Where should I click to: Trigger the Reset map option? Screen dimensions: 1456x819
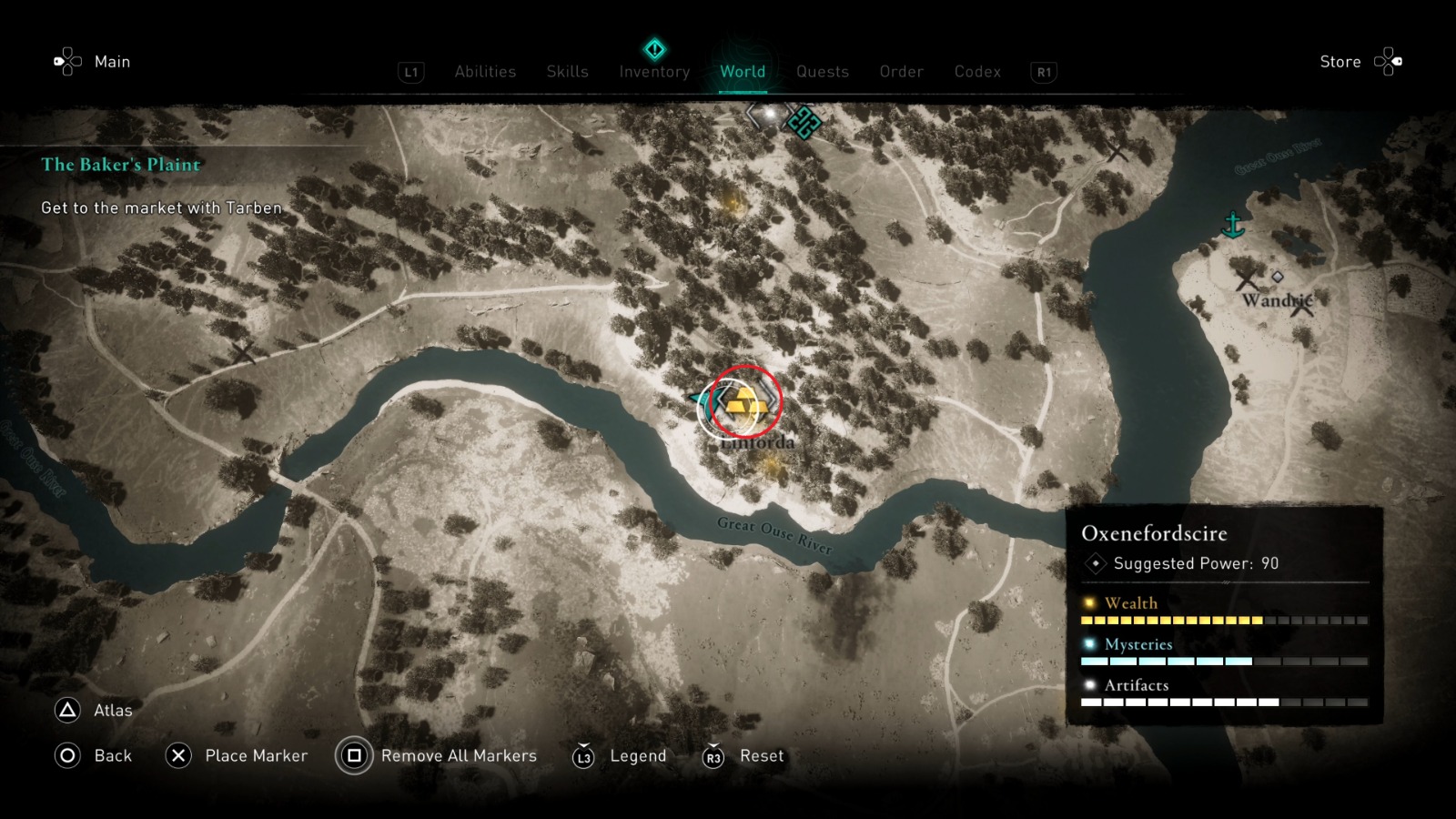tap(758, 755)
